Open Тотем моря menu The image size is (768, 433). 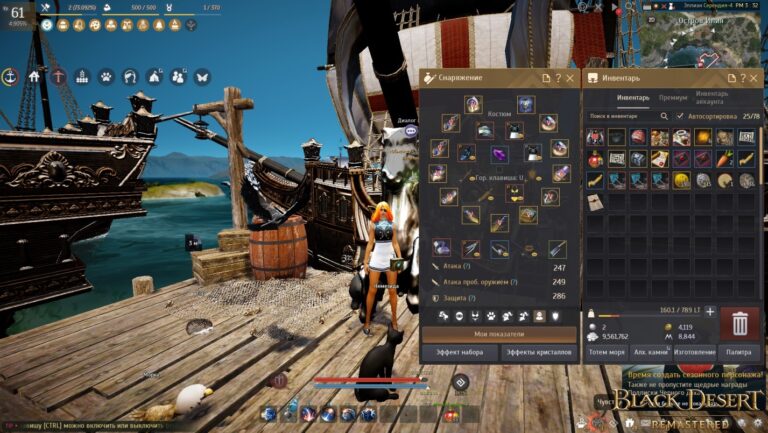[606, 352]
